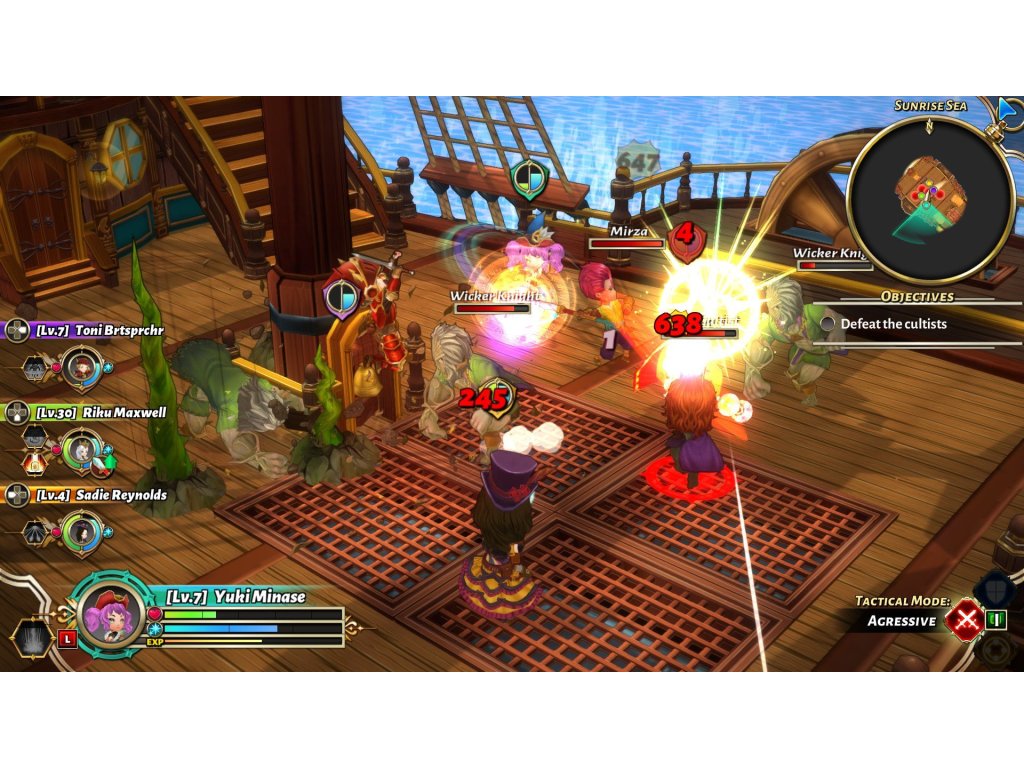Activate the hexagonal skill icon beside Yuki's portrait
The width and height of the screenshot is (1024, 768).
click(x=32, y=638)
